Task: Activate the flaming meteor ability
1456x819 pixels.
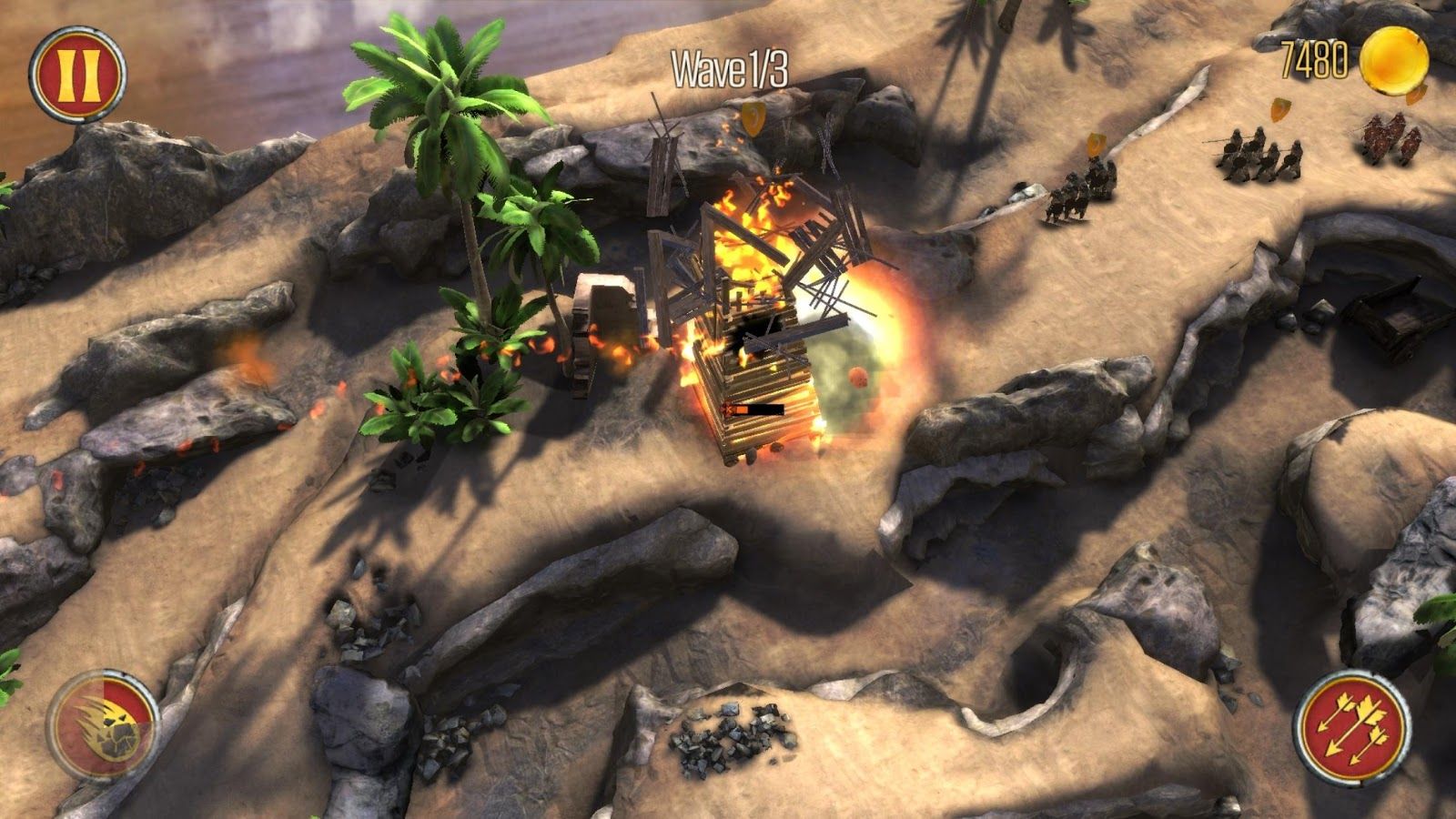Action: point(102,725)
